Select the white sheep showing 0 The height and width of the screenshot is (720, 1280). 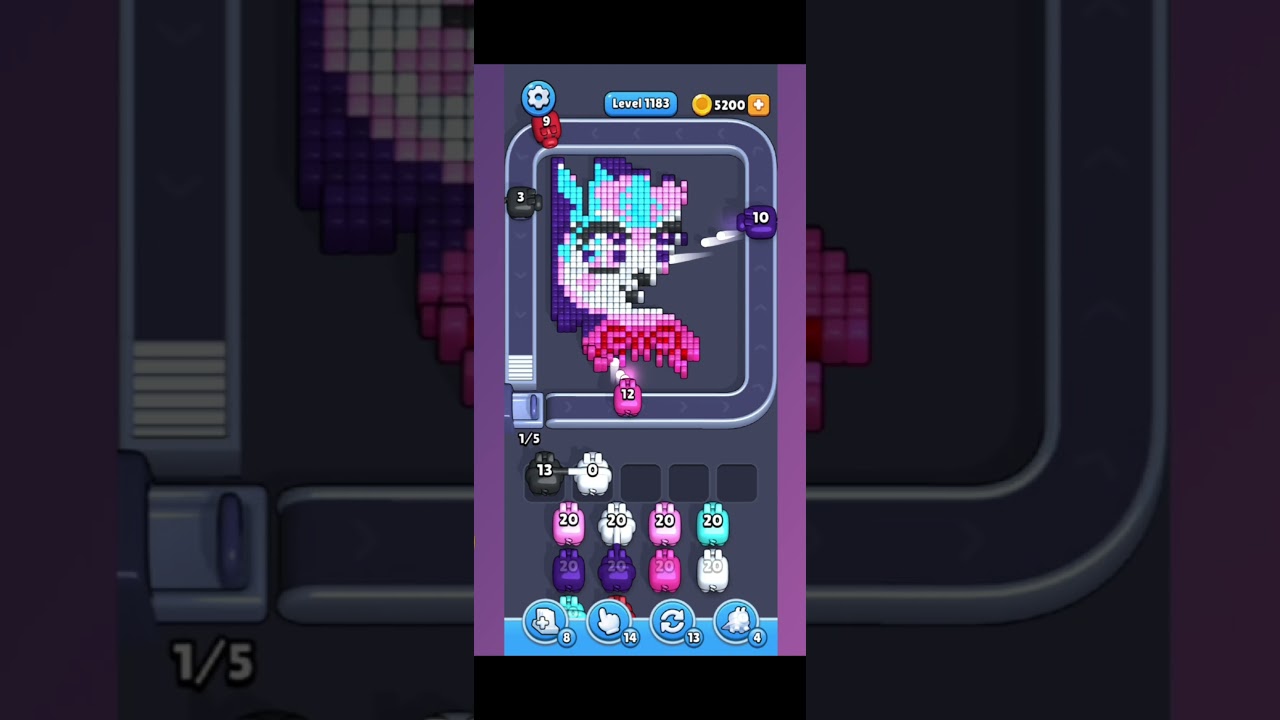pyautogui.click(x=593, y=473)
